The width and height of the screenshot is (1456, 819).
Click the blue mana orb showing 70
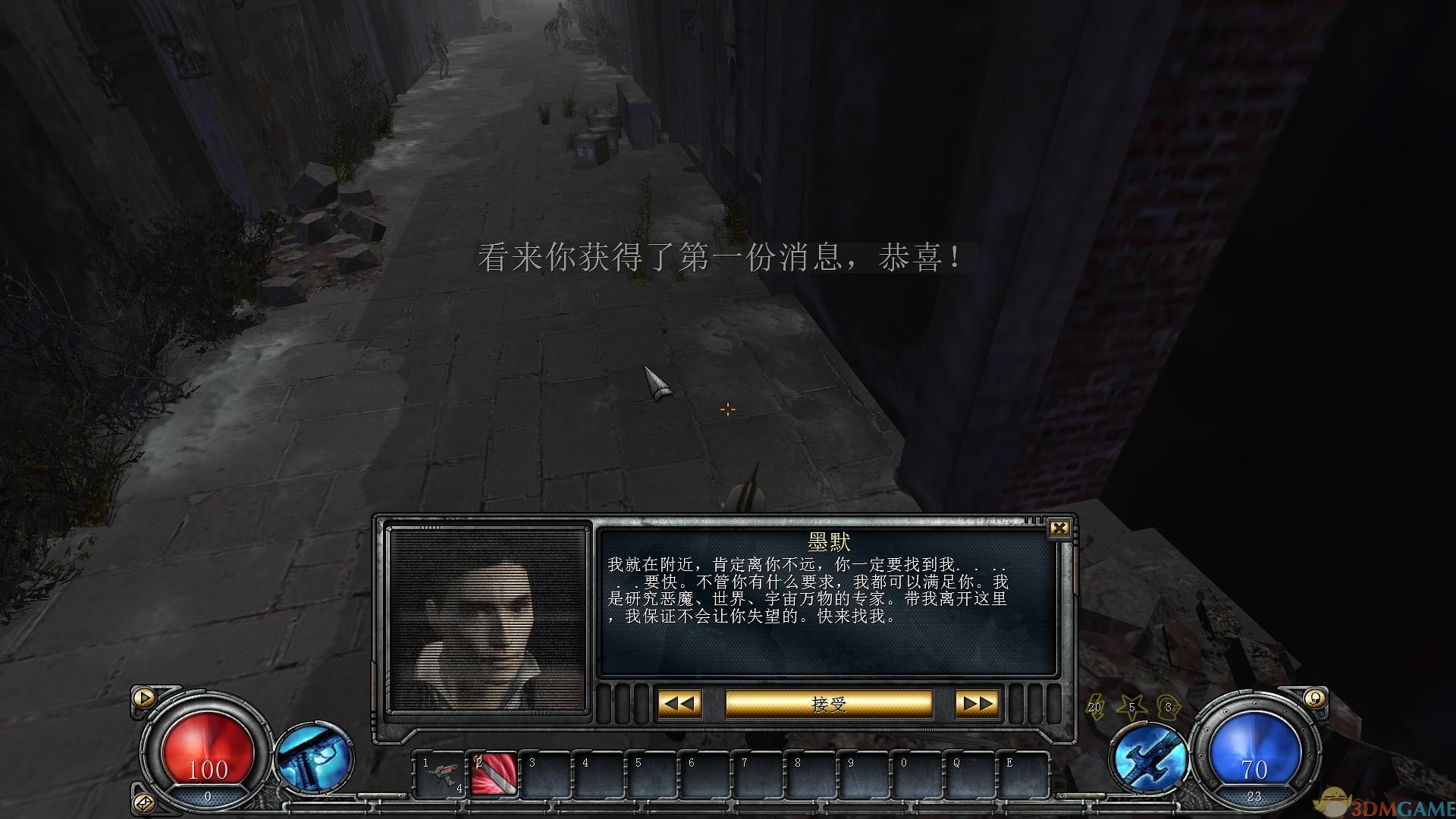pyautogui.click(x=1255, y=751)
